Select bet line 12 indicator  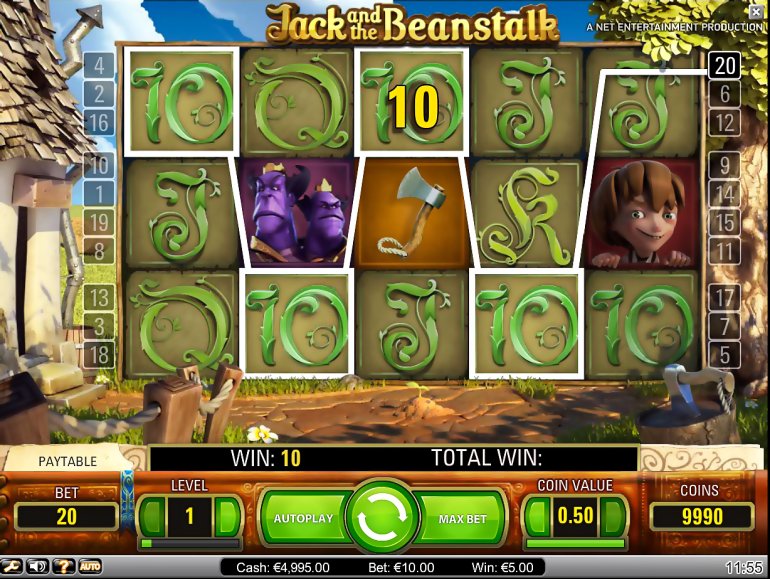724,123
